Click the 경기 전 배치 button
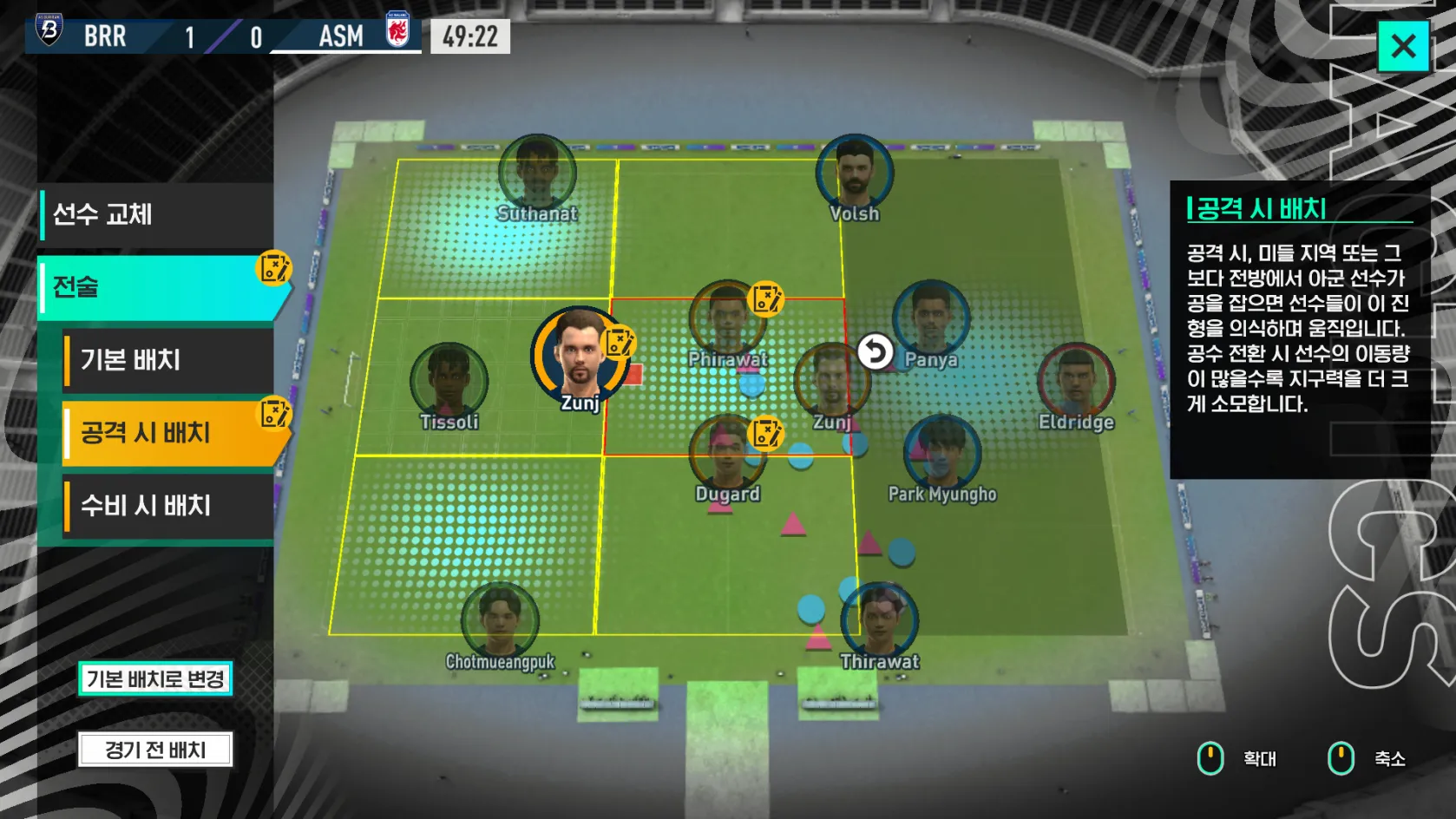This screenshot has height=819, width=1456. coord(155,750)
